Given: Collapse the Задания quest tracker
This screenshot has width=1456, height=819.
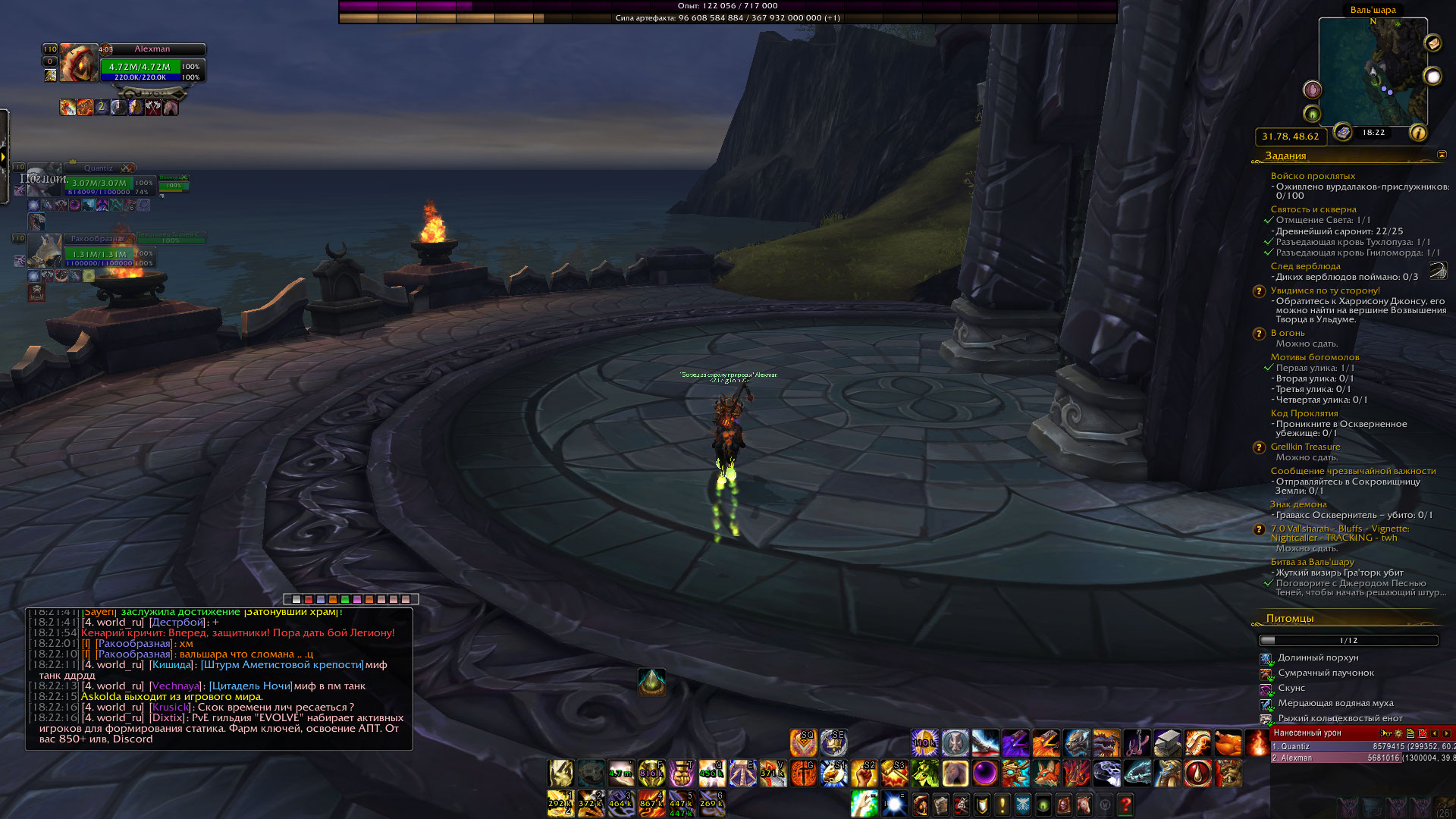Looking at the screenshot, I should click(1442, 155).
